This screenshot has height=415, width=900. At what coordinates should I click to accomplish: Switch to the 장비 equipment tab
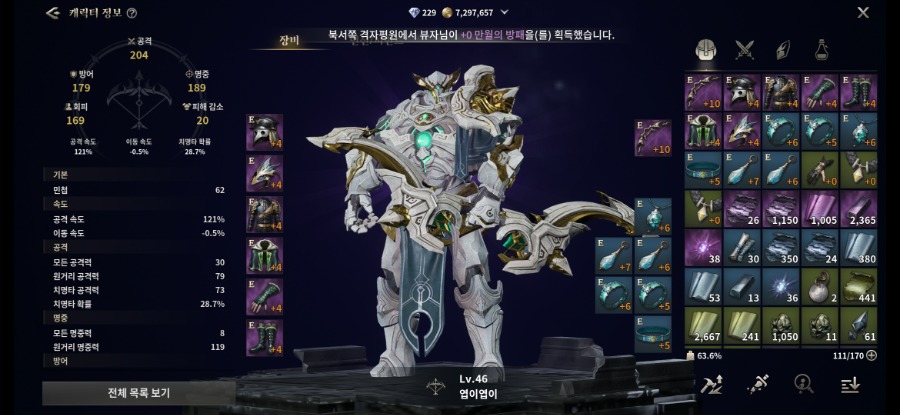(x=292, y=42)
